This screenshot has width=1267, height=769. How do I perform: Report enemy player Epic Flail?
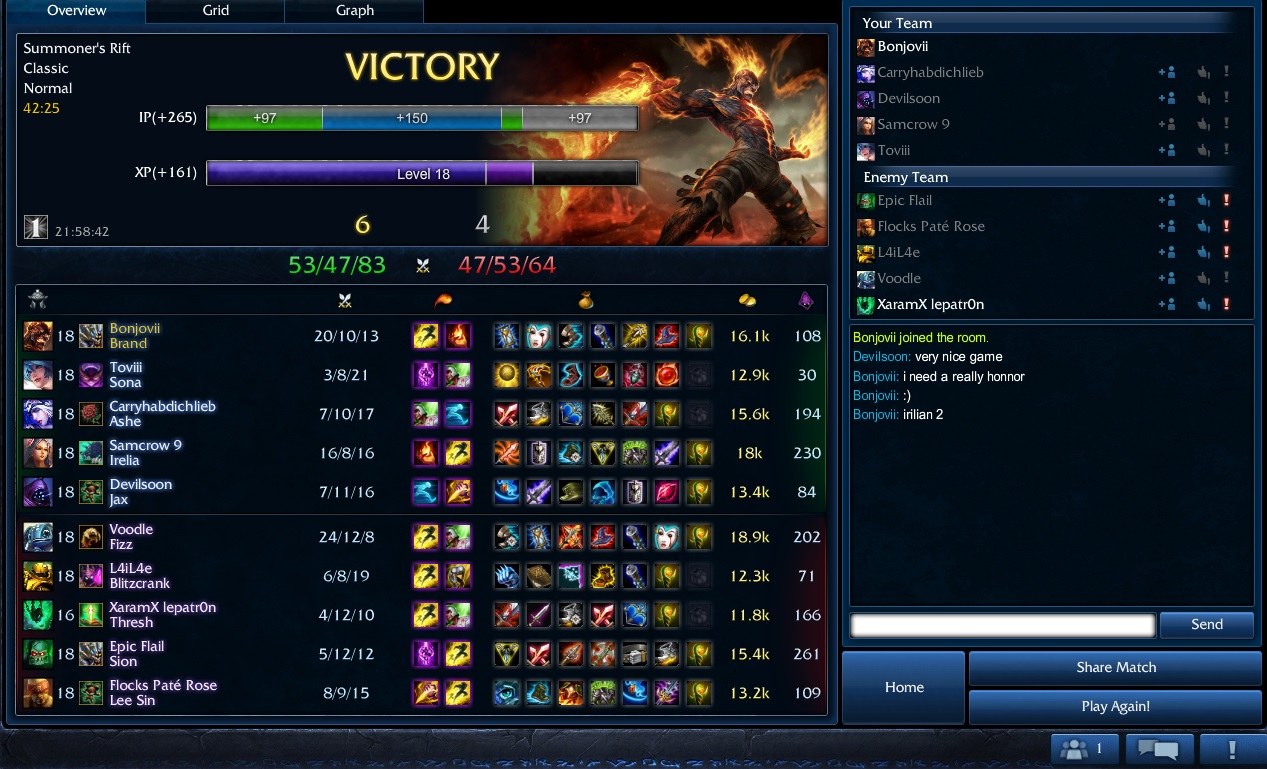point(1226,200)
